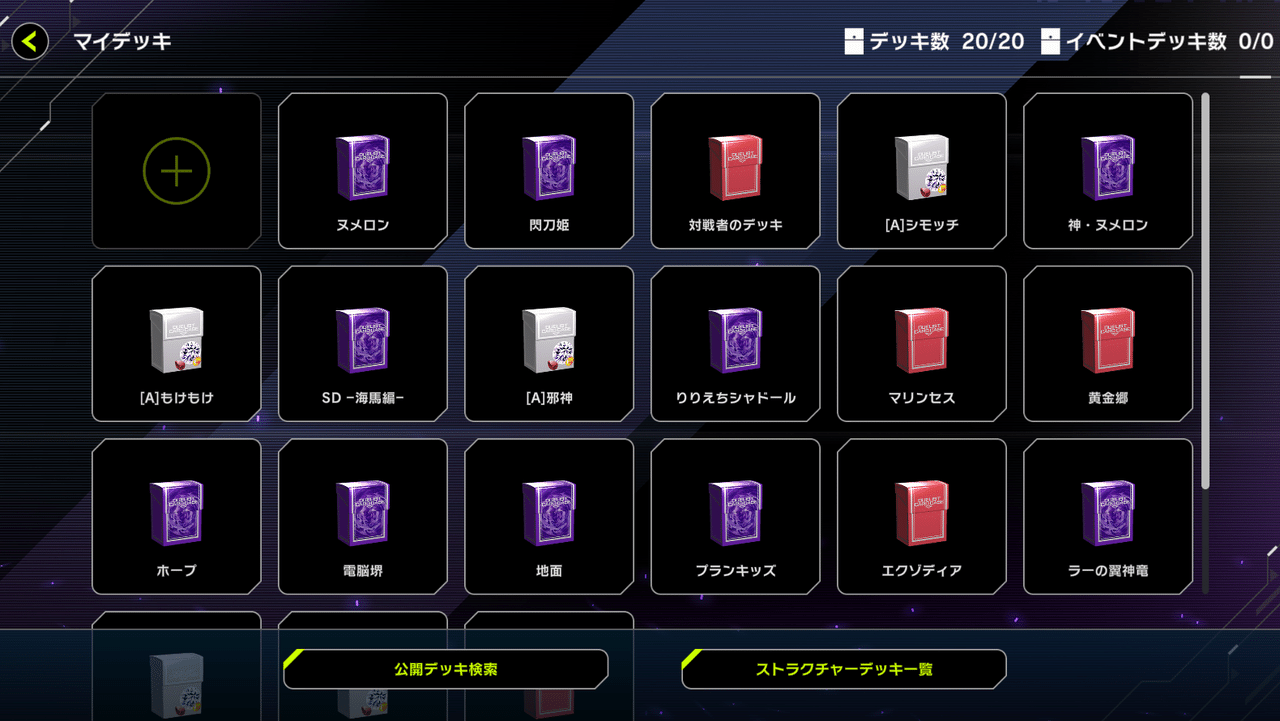The width and height of the screenshot is (1280, 721).
Task: Select the ラーの翼神竜 deck
Action: click(x=1107, y=516)
